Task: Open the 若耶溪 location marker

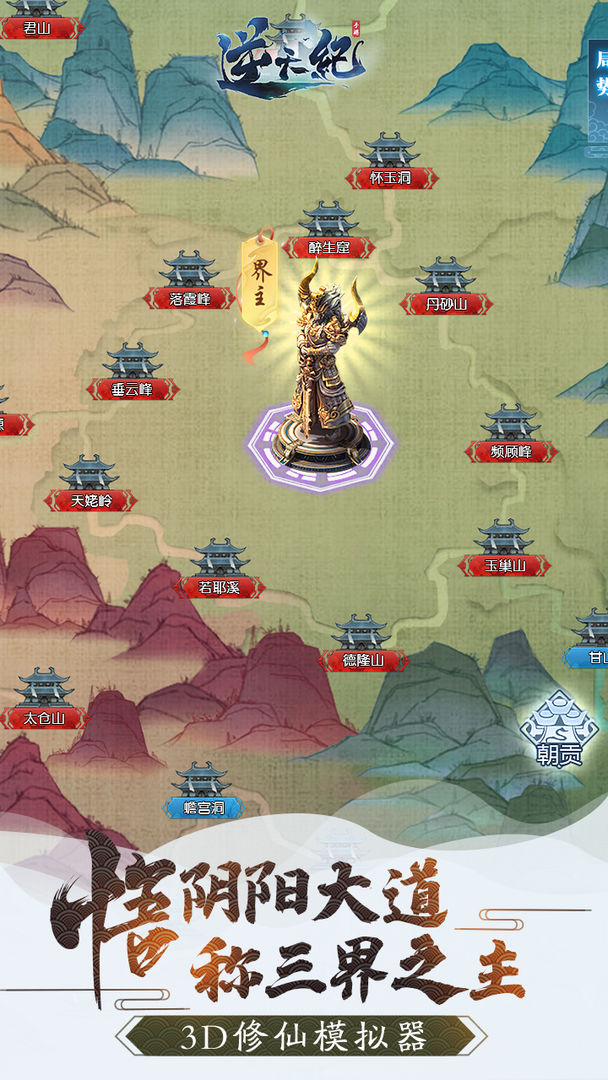Action: click(x=219, y=573)
